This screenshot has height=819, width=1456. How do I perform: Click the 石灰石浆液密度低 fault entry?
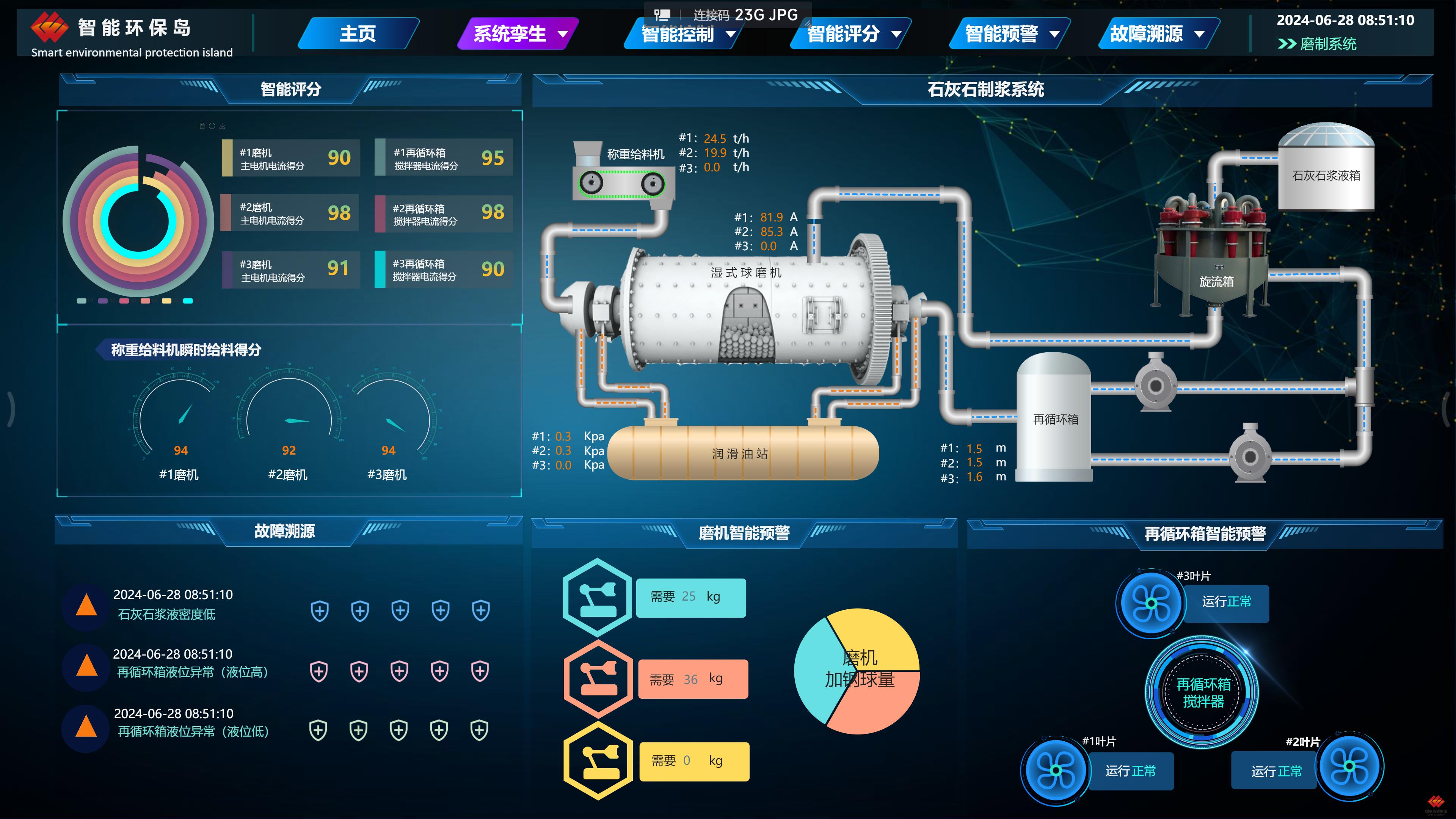tap(166, 614)
